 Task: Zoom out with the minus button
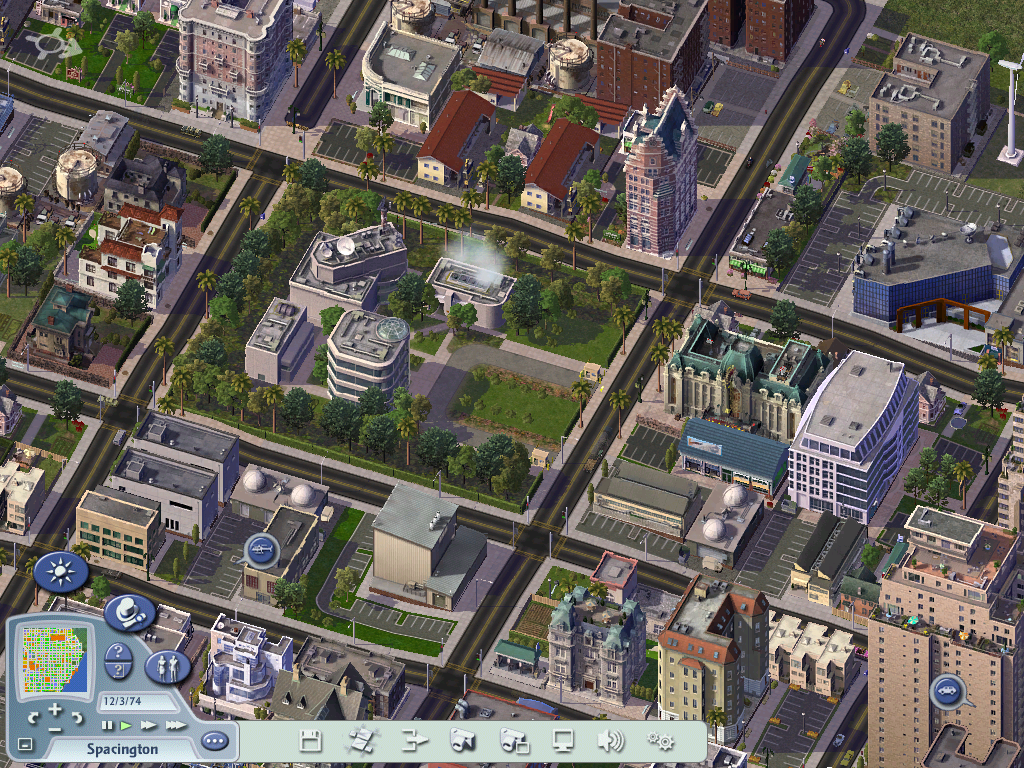click(x=55, y=728)
